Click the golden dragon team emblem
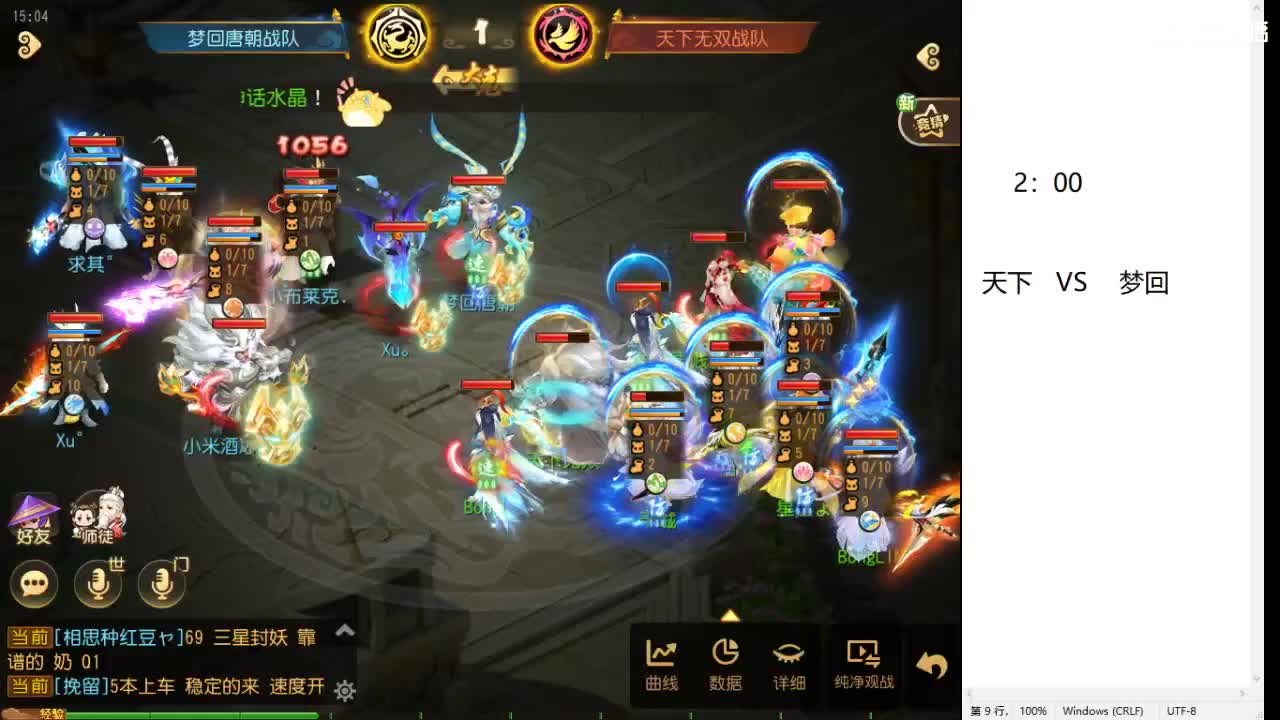This screenshot has height=720, width=1280. pos(398,33)
